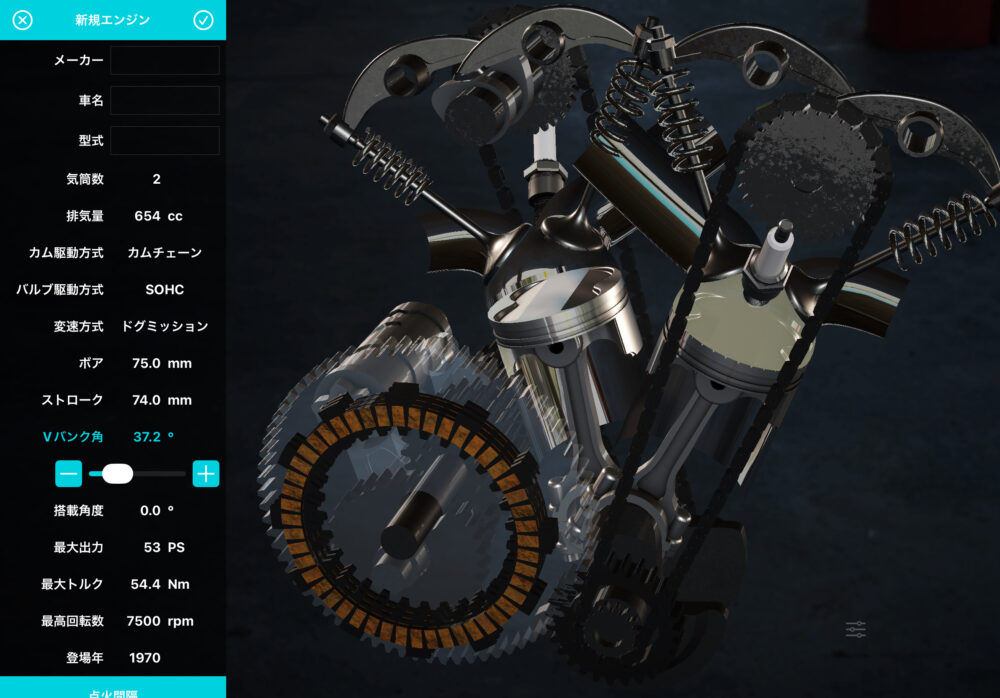Image resolution: width=1000 pixels, height=698 pixels.
Task: Select the 搭載角度 row
Action: coord(113,511)
